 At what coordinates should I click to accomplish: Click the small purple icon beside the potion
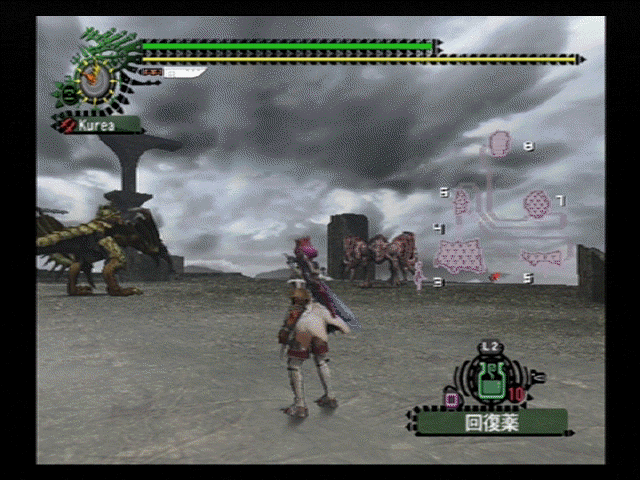[451, 399]
